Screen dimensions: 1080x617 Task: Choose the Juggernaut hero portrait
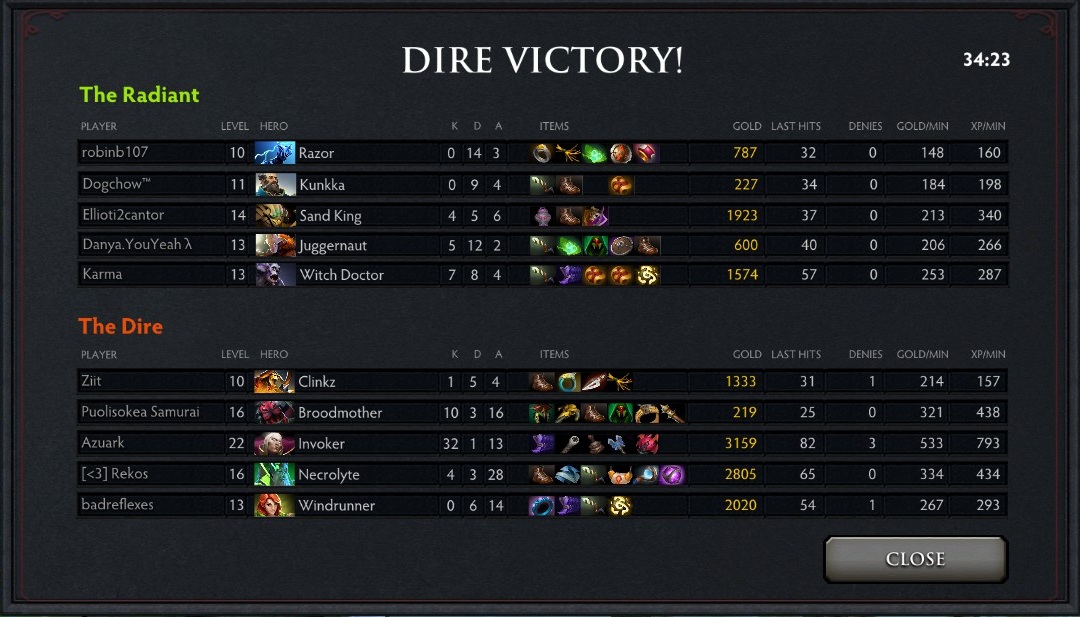tap(275, 245)
